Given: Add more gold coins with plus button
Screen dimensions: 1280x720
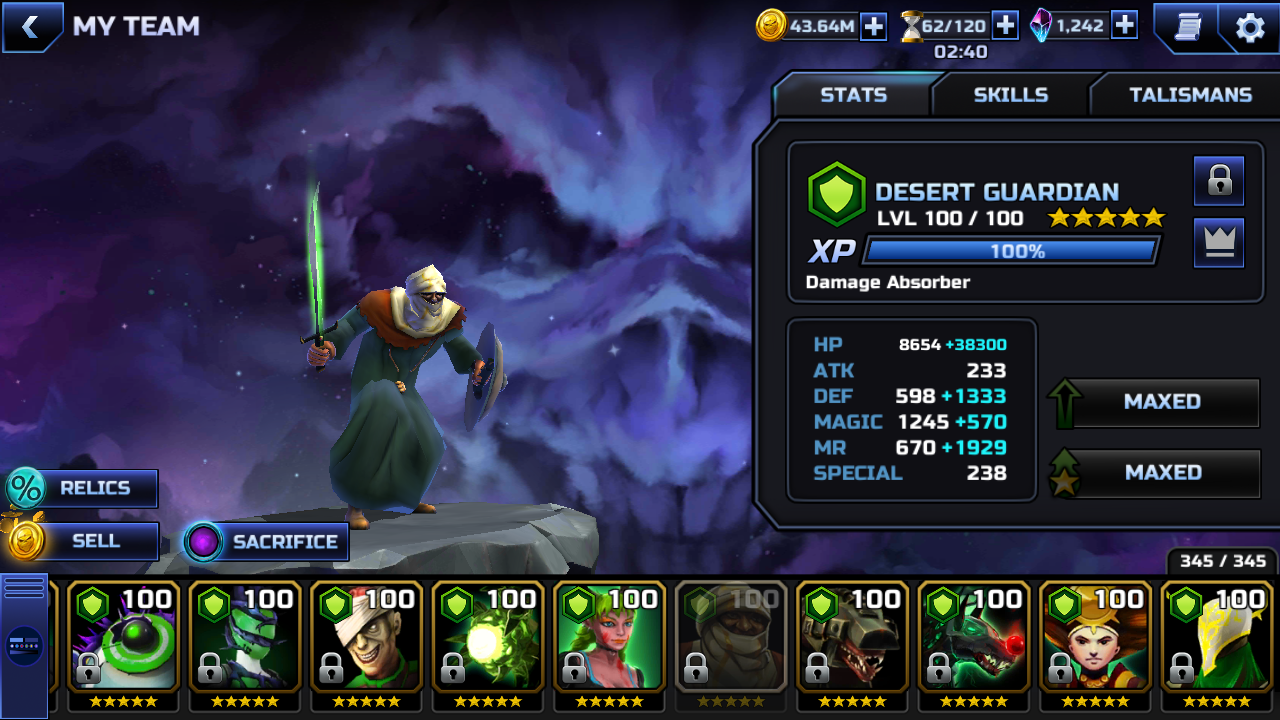Looking at the screenshot, I should (x=874, y=26).
